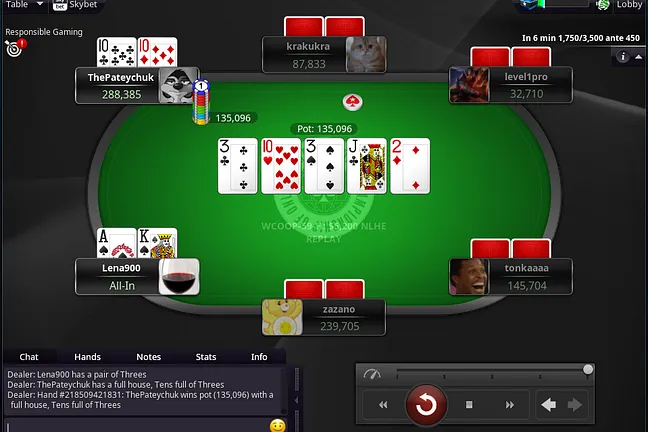Open the Info tab

pos(259,357)
